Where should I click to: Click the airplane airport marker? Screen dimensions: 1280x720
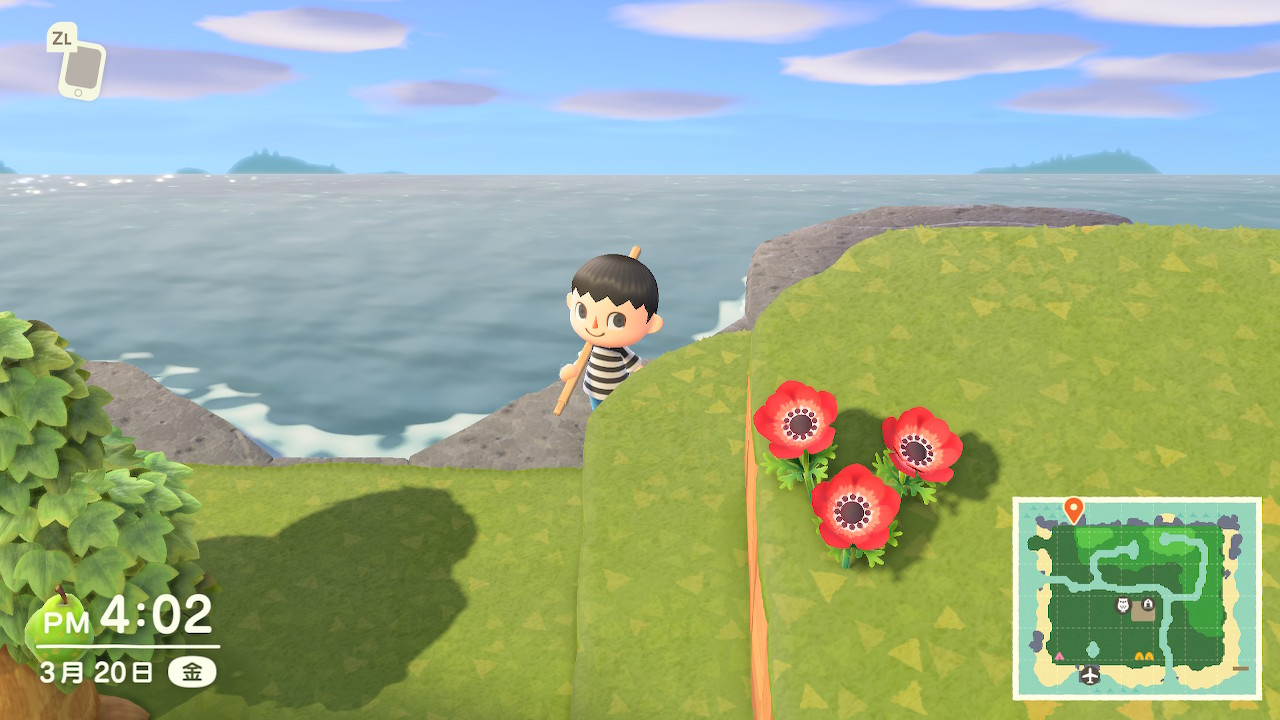pos(1089,675)
